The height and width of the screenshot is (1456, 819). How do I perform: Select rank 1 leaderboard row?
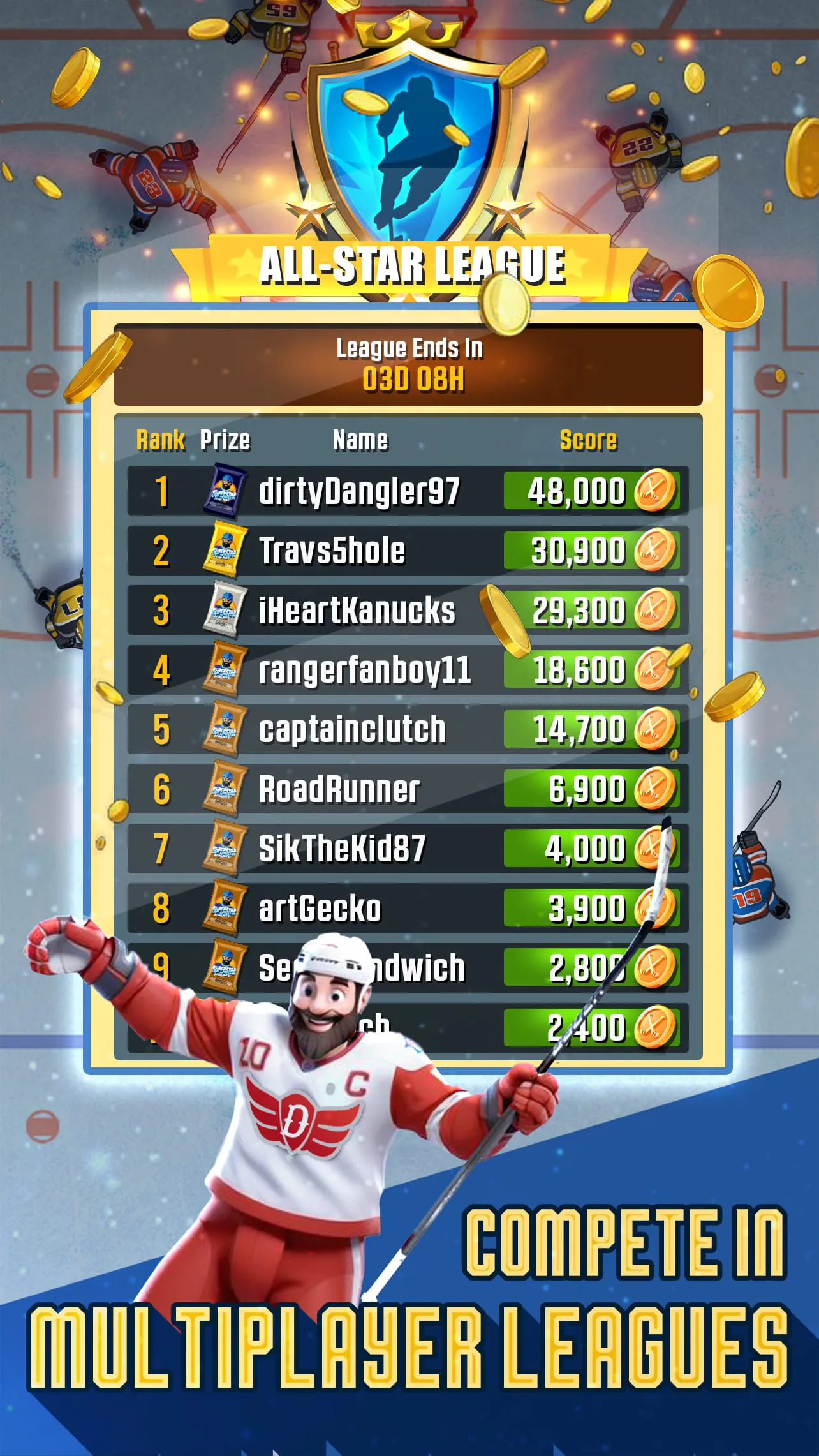coord(408,491)
